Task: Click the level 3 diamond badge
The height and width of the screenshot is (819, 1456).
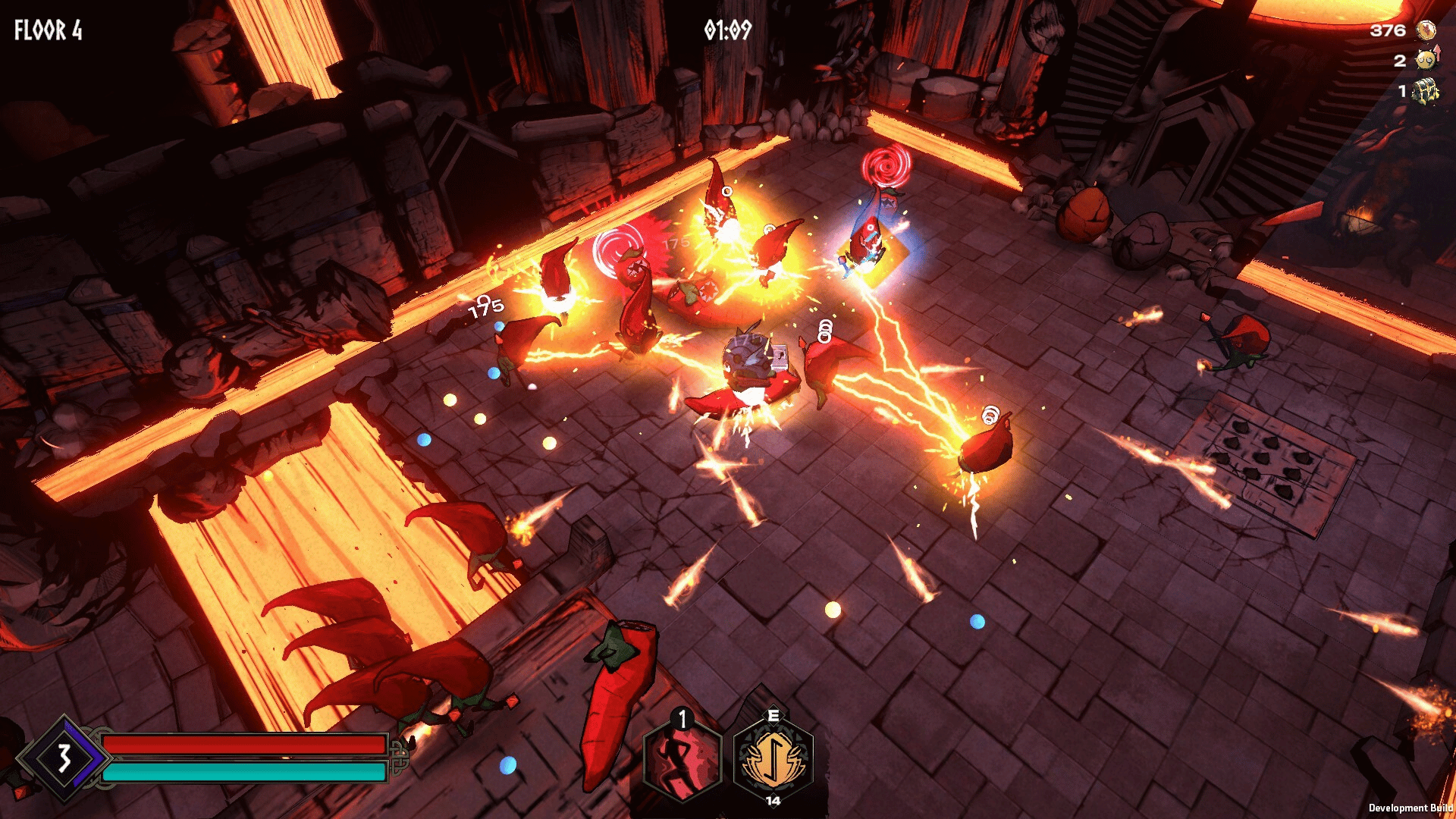Action: [64, 758]
